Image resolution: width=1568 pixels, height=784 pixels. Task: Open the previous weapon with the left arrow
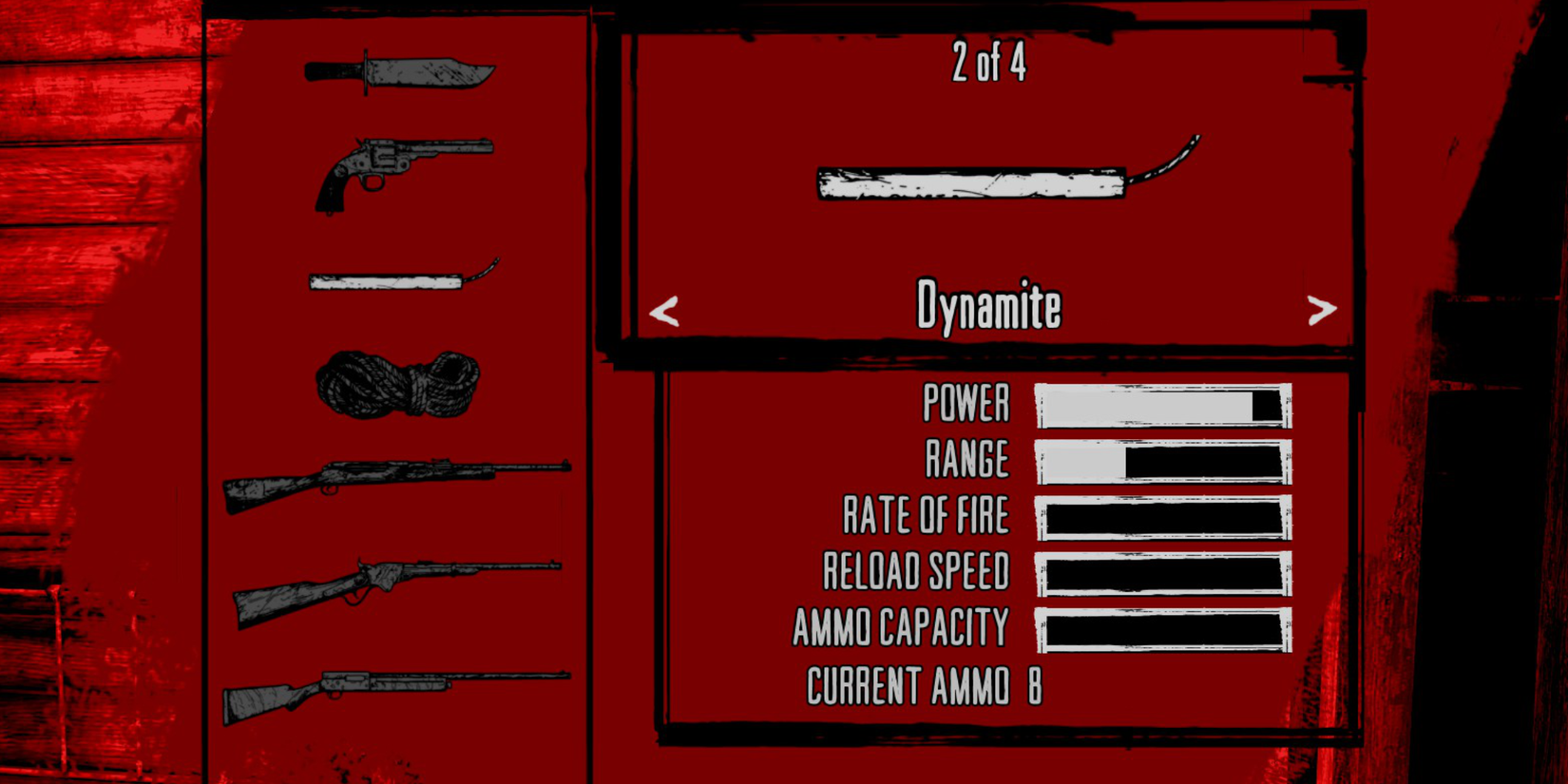[x=664, y=311]
